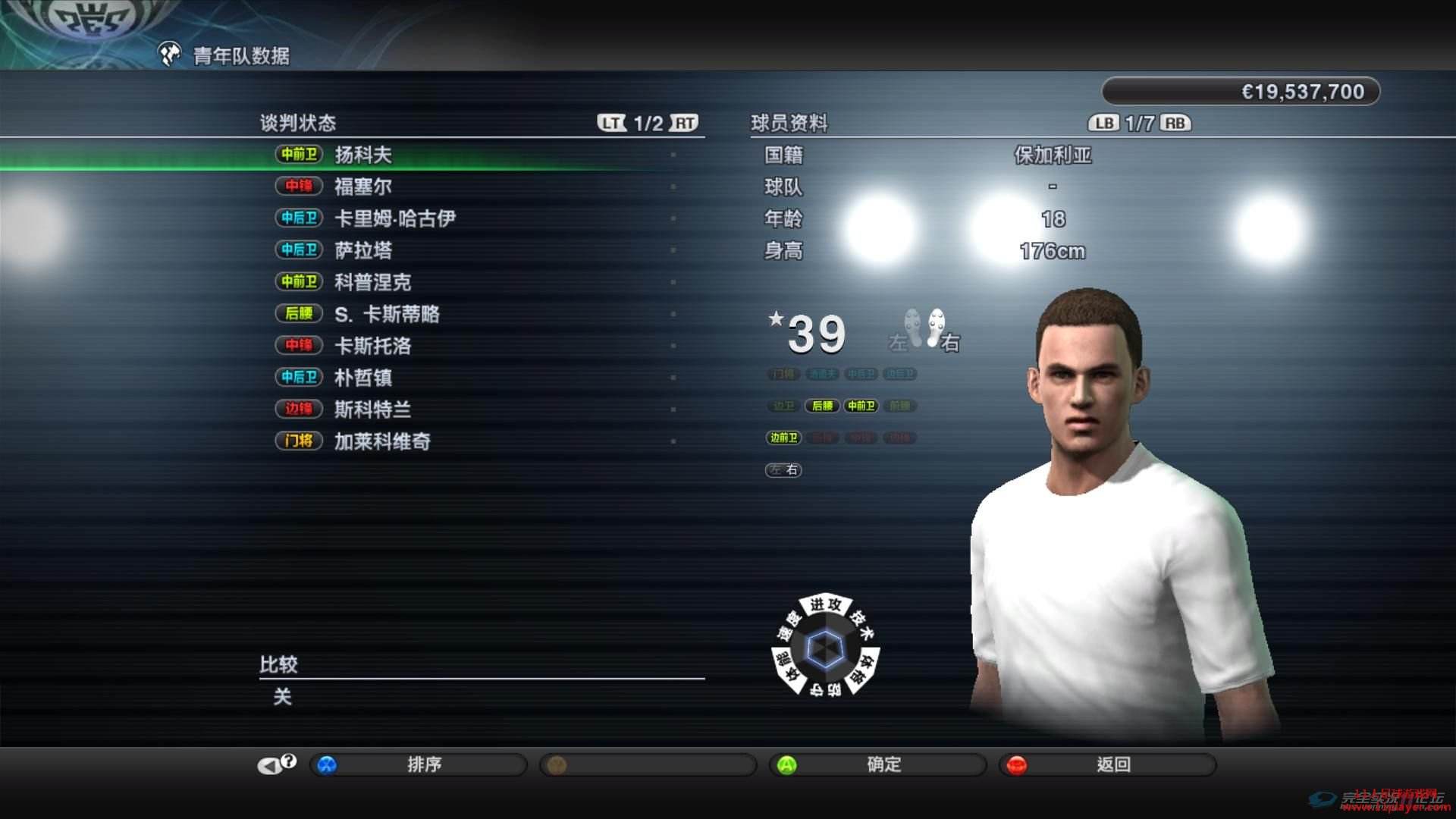Viewport: 1456px width, 819px height.
Task: Click RT to go to page 2 of 2
Action: (x=683, y=121)
